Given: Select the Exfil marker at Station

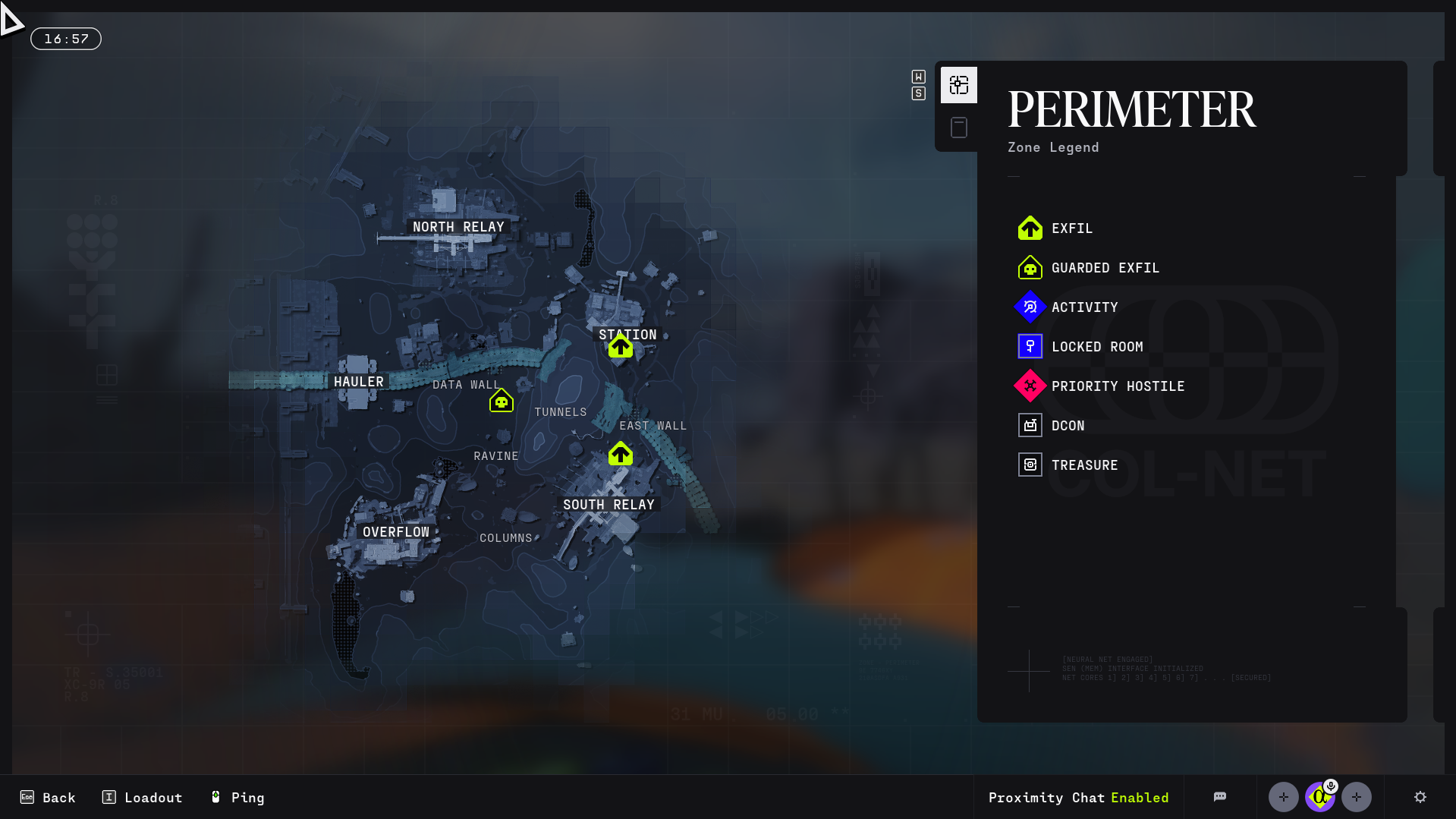Looking at the screenshot, I should pos(621,347).
